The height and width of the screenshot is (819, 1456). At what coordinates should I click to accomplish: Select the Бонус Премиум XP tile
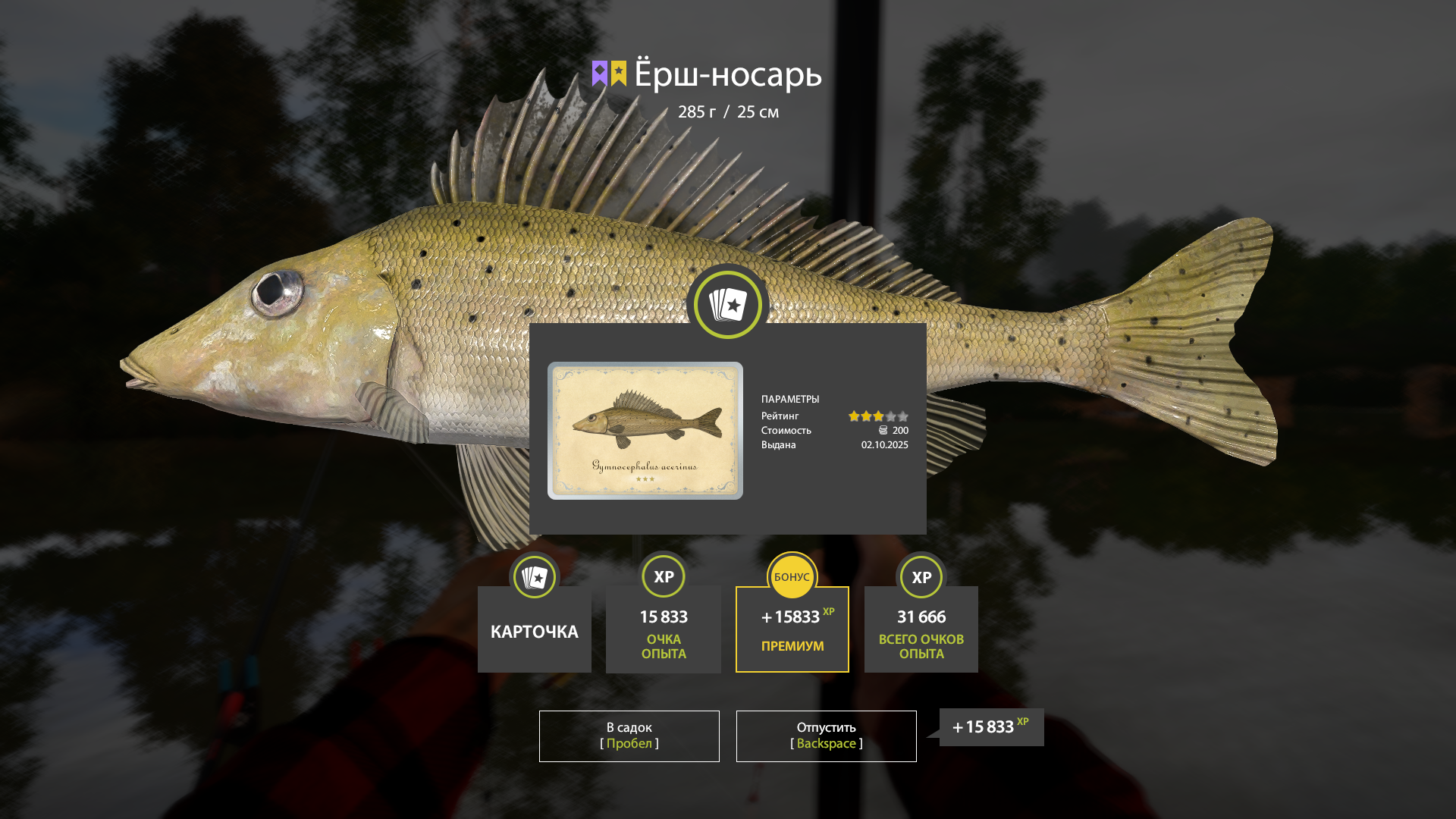792,629
